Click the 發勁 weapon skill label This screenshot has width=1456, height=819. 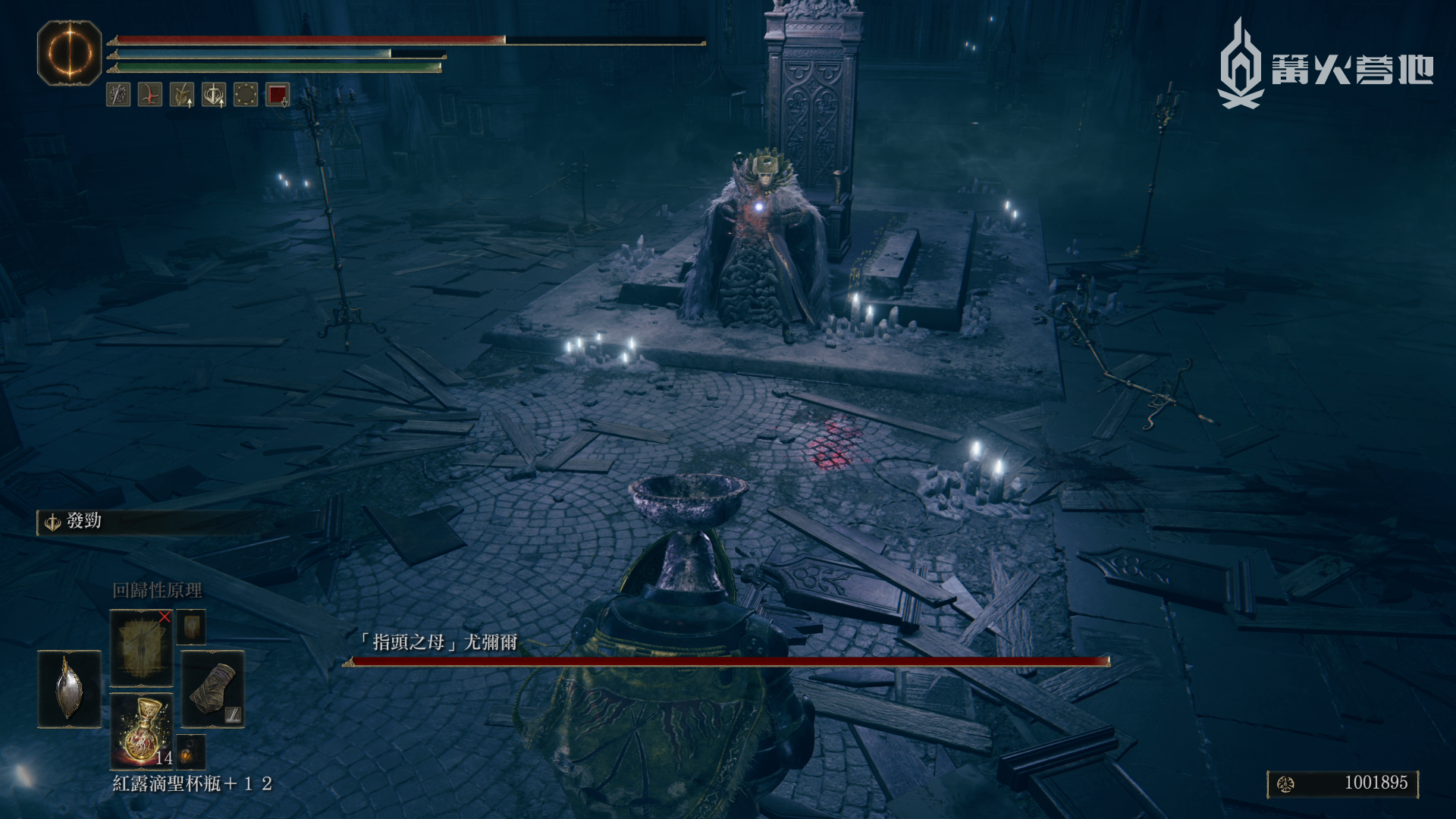(x=83, y=522)
